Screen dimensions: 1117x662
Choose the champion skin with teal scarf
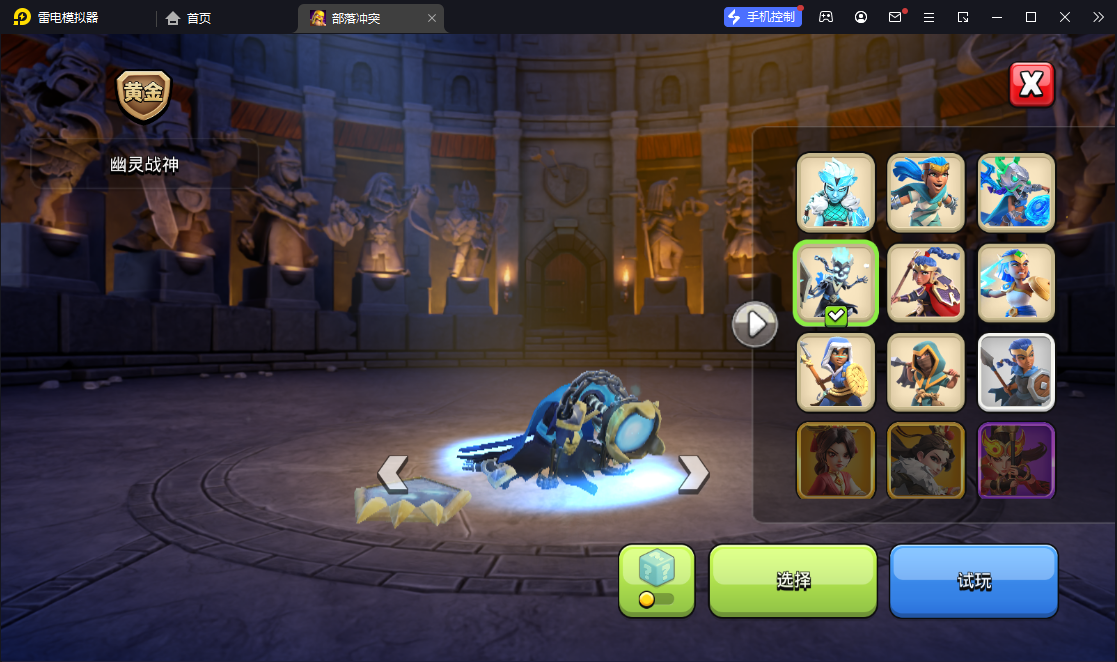[926, 192]
